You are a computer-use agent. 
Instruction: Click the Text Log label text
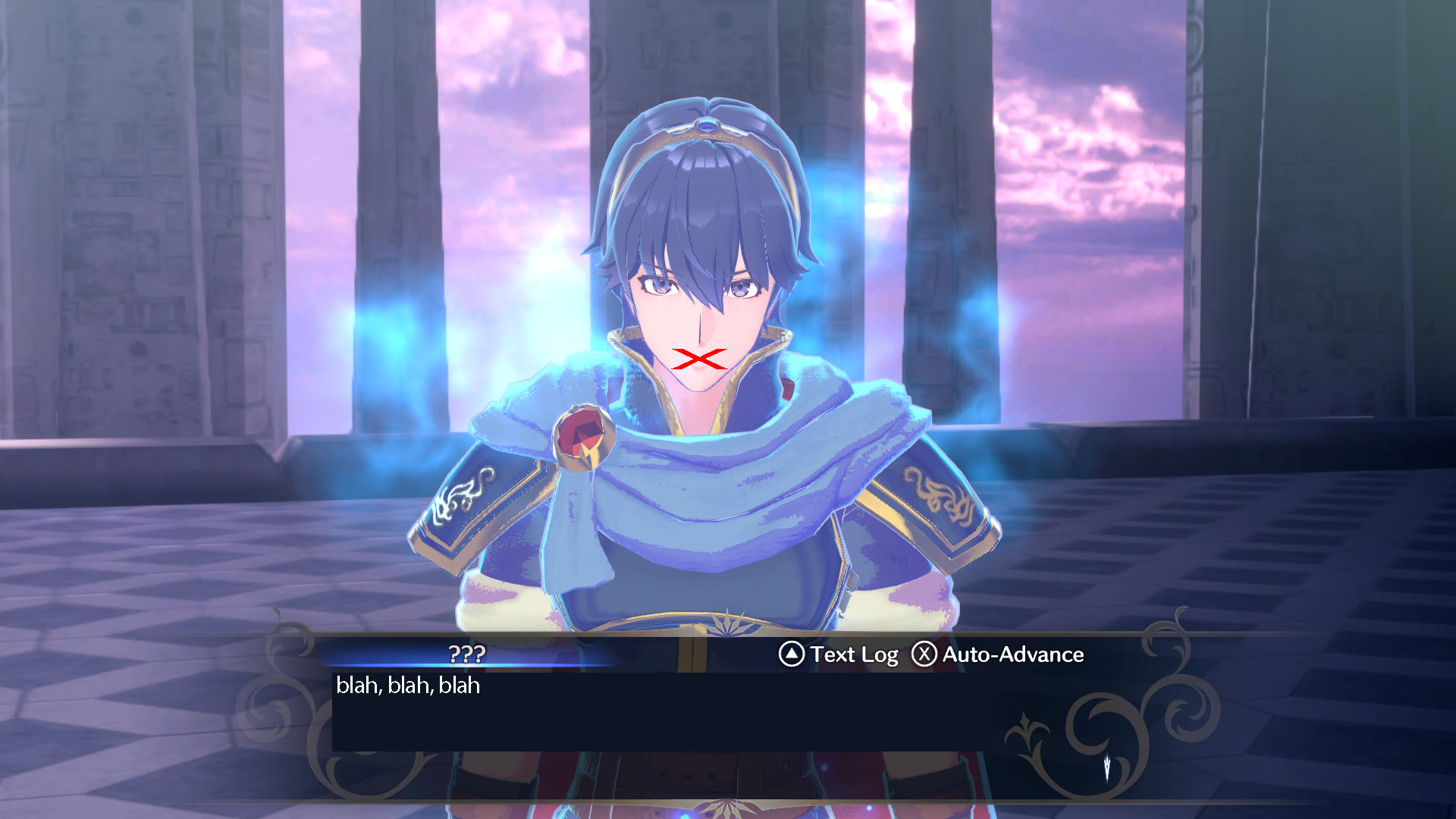coord(854,654)
